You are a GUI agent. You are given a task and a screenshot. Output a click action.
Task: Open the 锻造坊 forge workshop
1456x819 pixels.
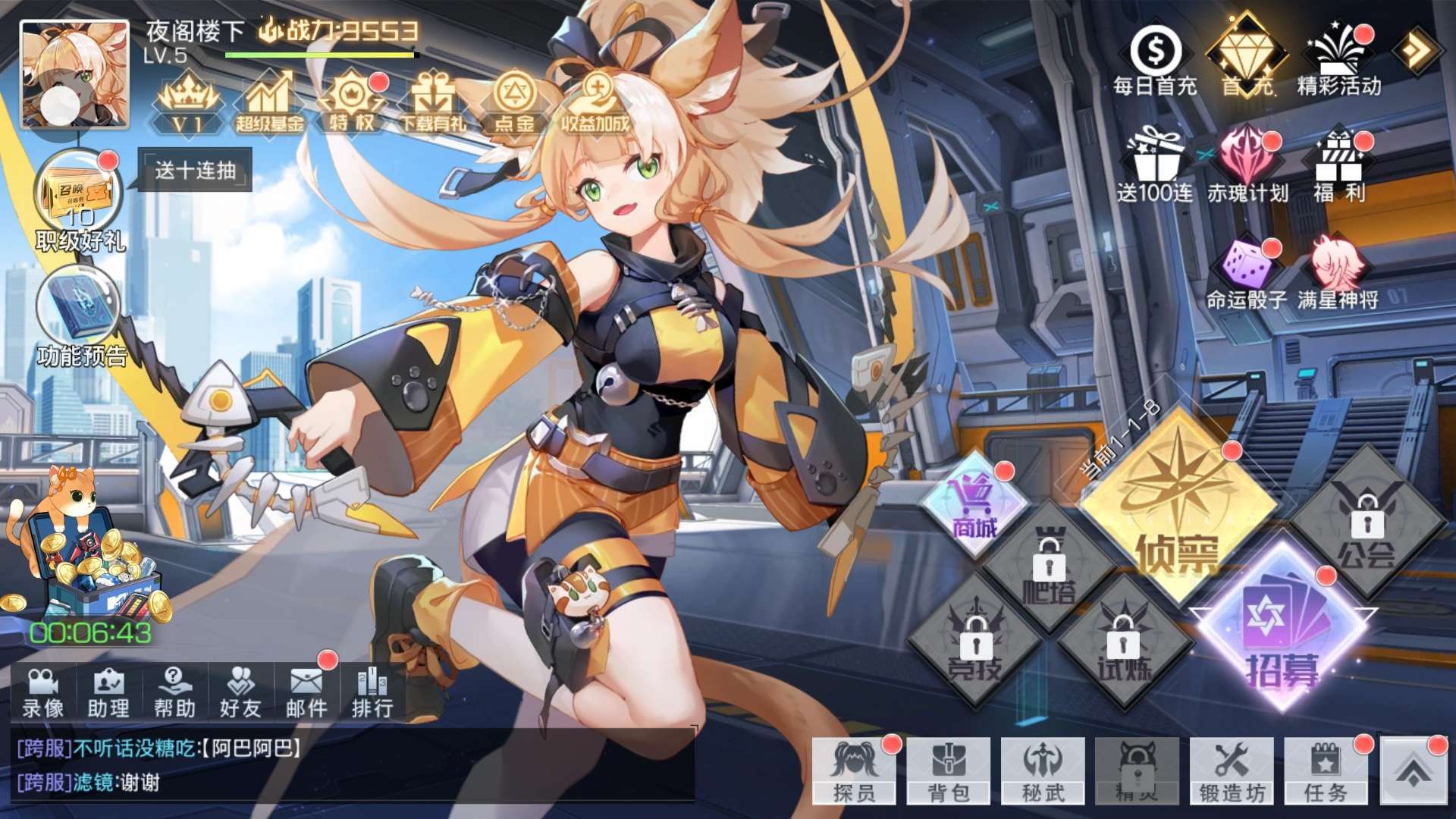tap(1232, 770)
